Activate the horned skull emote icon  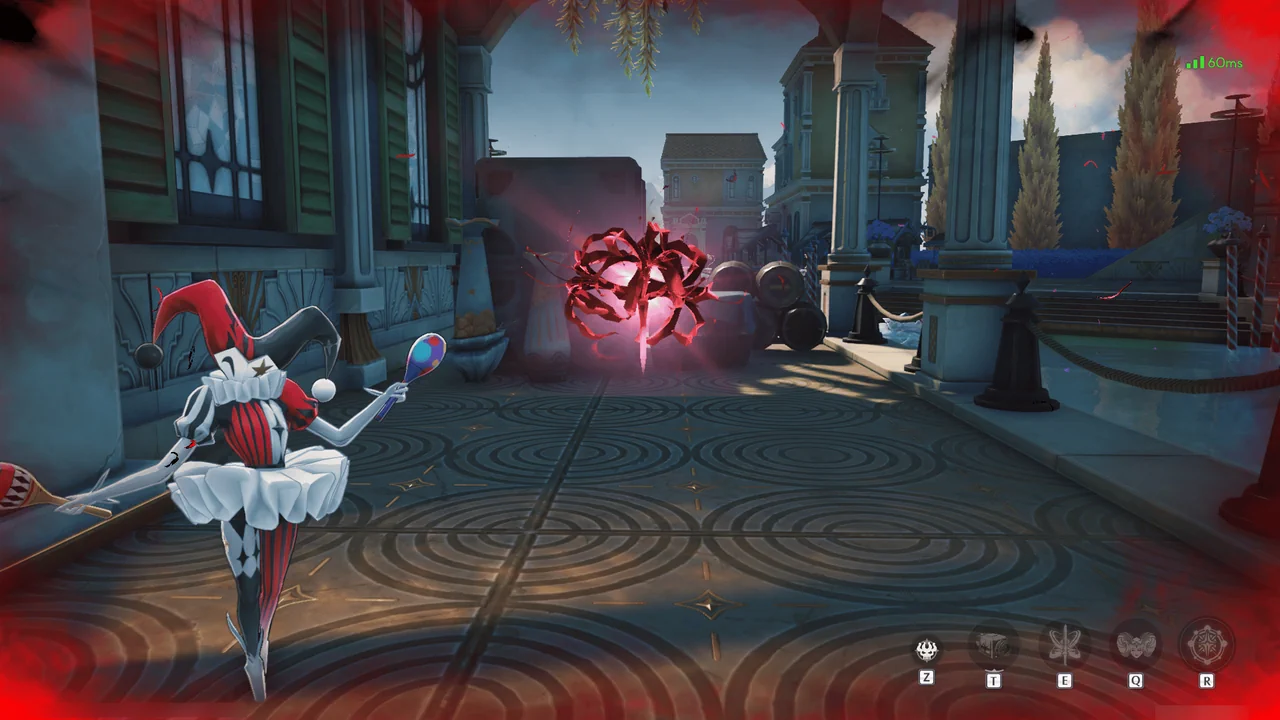[x=927, y=649]
